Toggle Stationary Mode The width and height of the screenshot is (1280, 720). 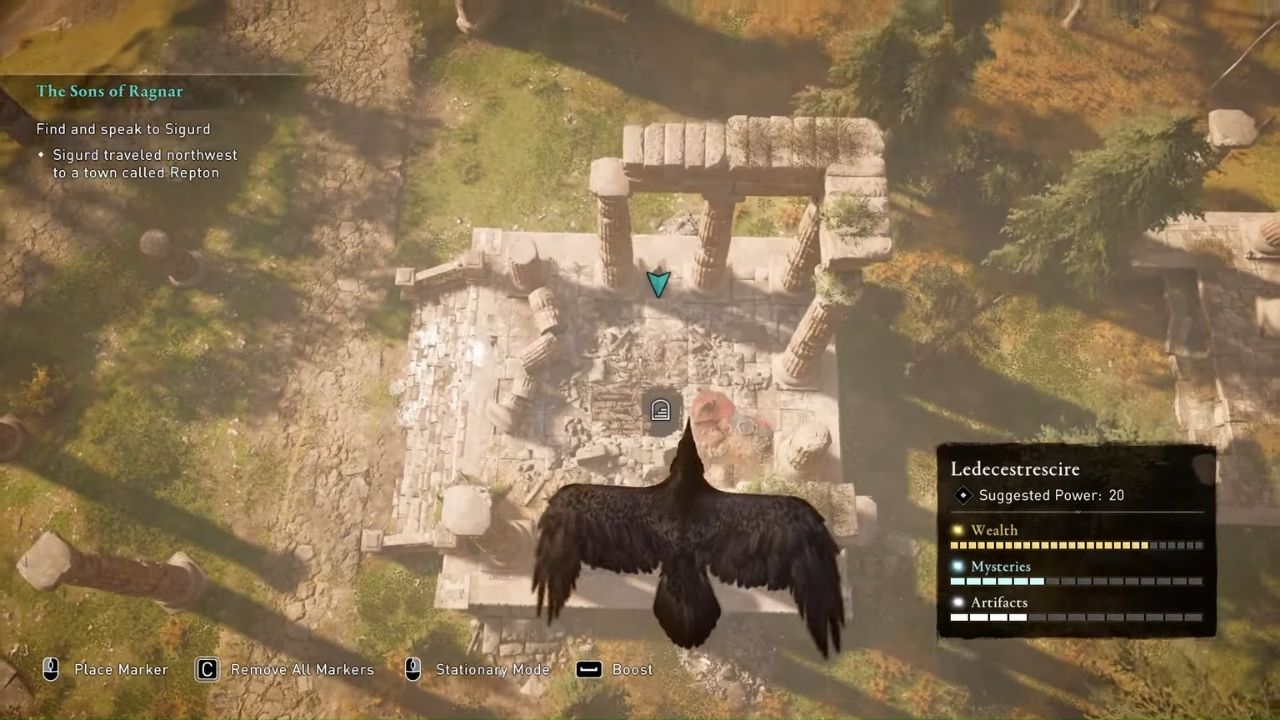492,670
